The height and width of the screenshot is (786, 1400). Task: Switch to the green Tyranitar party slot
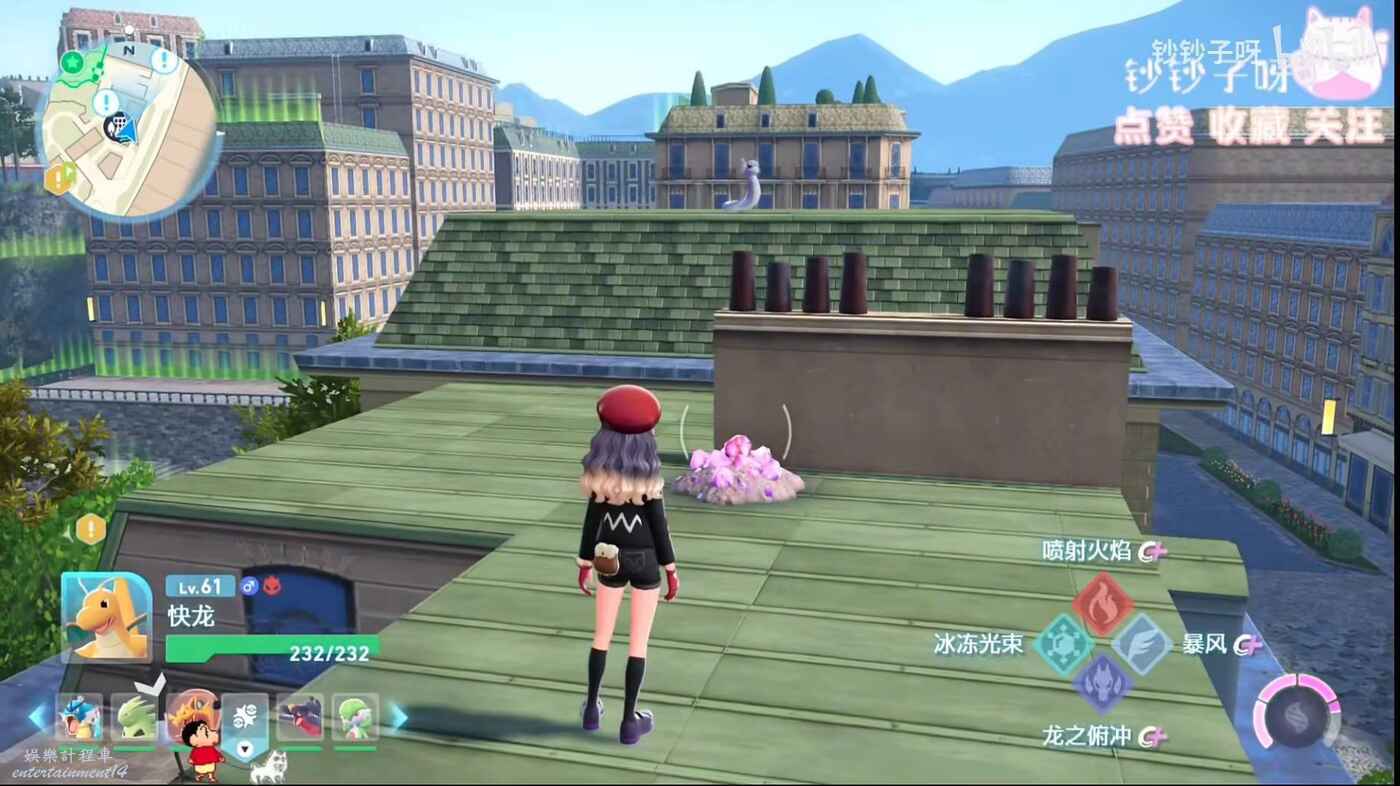tap(134, 717)
